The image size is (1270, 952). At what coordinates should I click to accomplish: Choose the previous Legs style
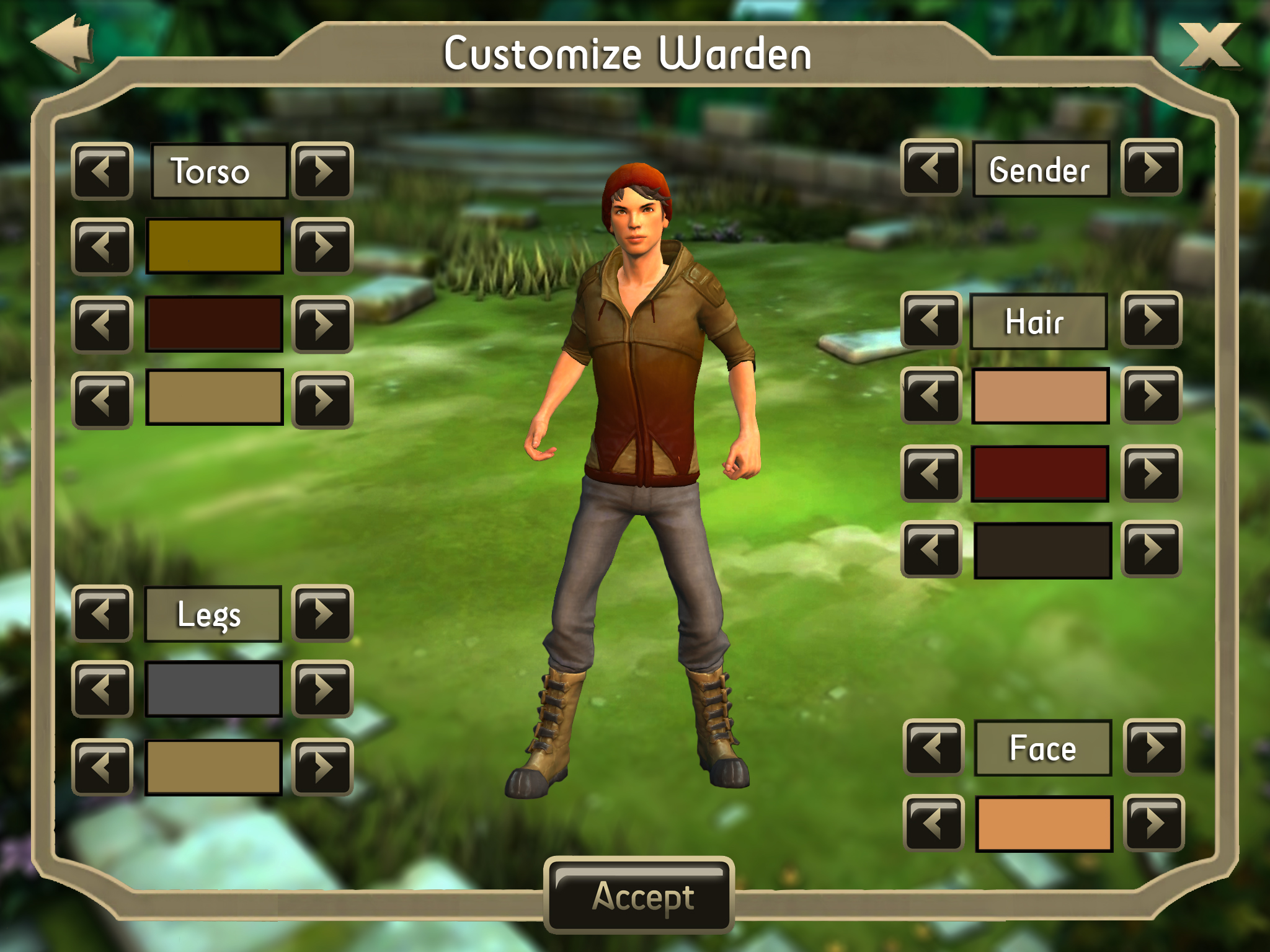click(102, 614)
